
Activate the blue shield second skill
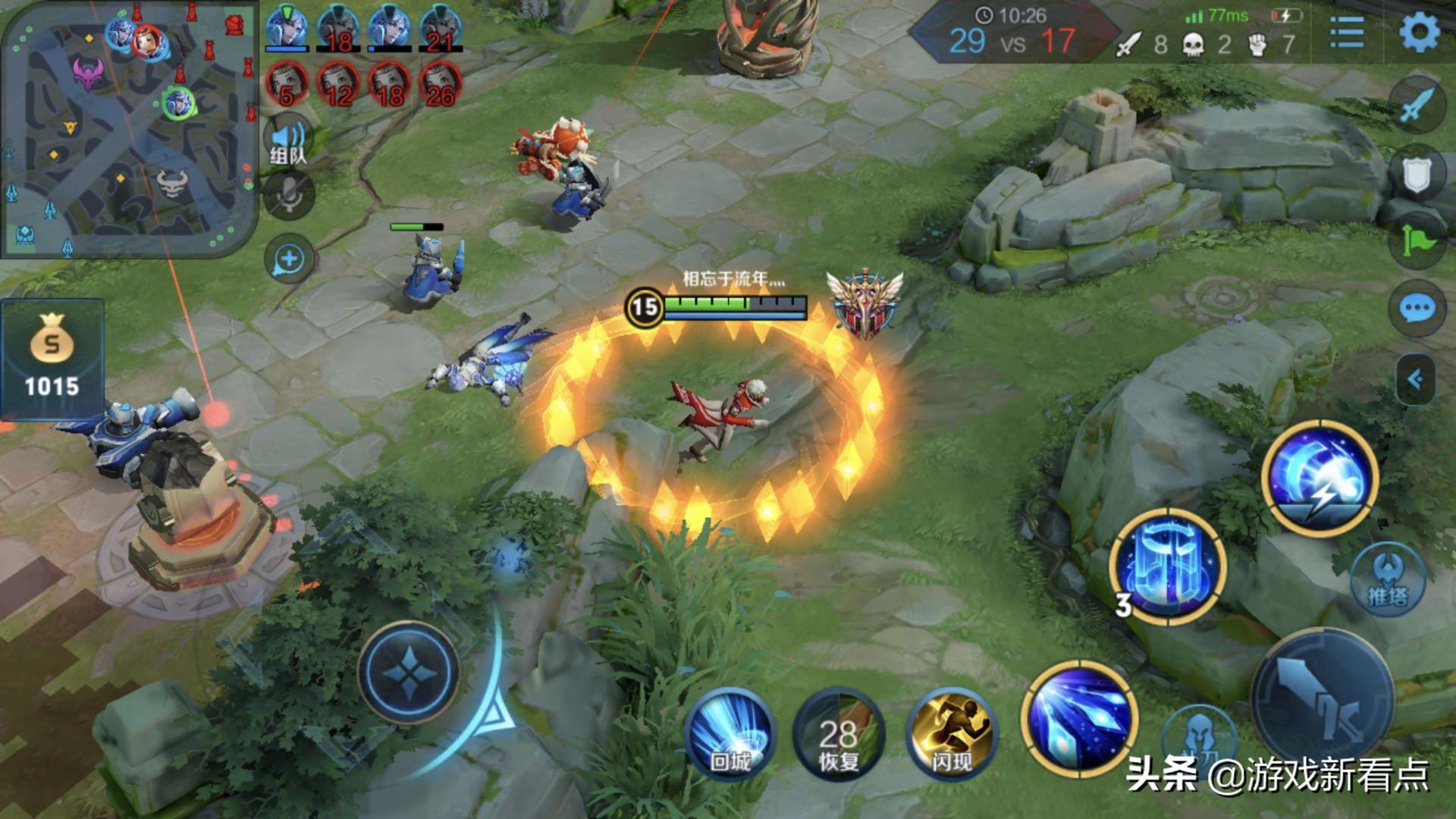1168,566
